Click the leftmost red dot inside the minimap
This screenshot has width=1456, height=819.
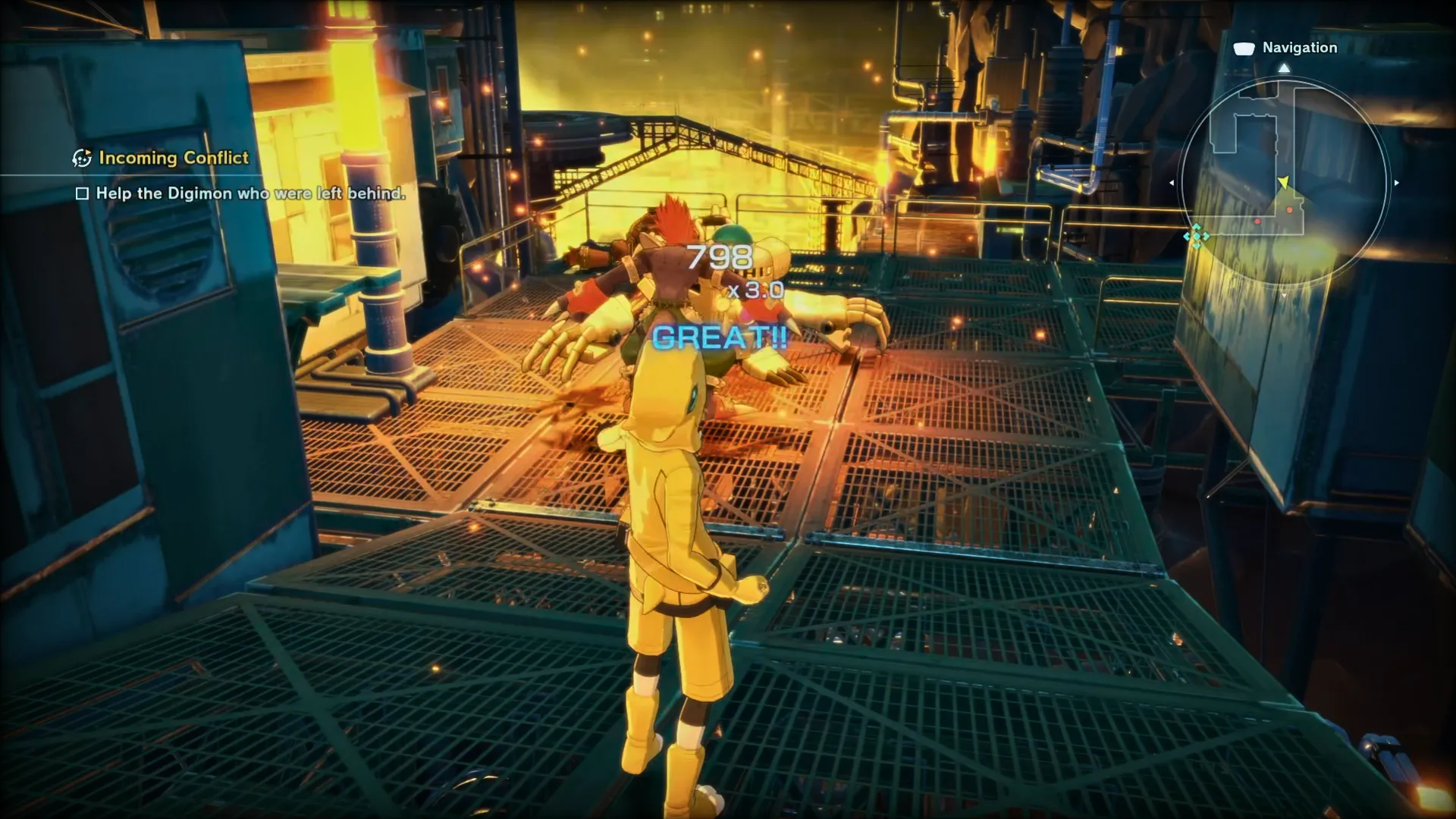click(1257, 221)
